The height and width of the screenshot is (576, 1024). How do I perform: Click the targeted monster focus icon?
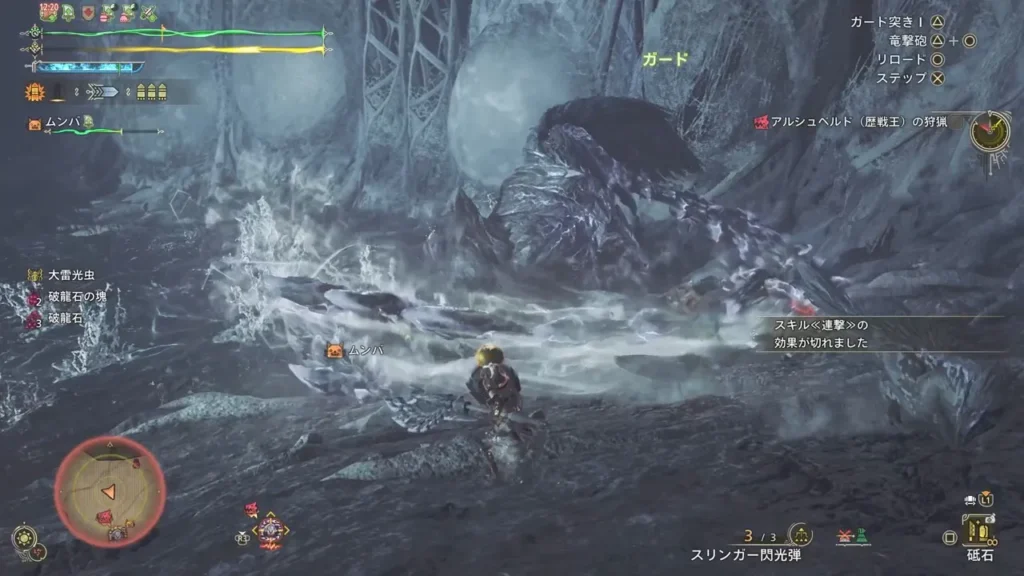[270, 528]
